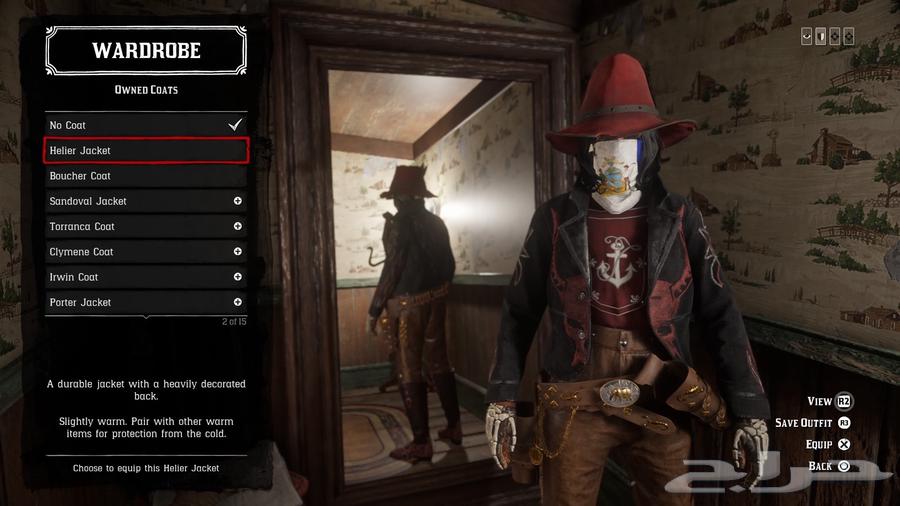Screen dimensions: 900x506
Task: Equip the highlighted jacket
Action: (828, 444)
